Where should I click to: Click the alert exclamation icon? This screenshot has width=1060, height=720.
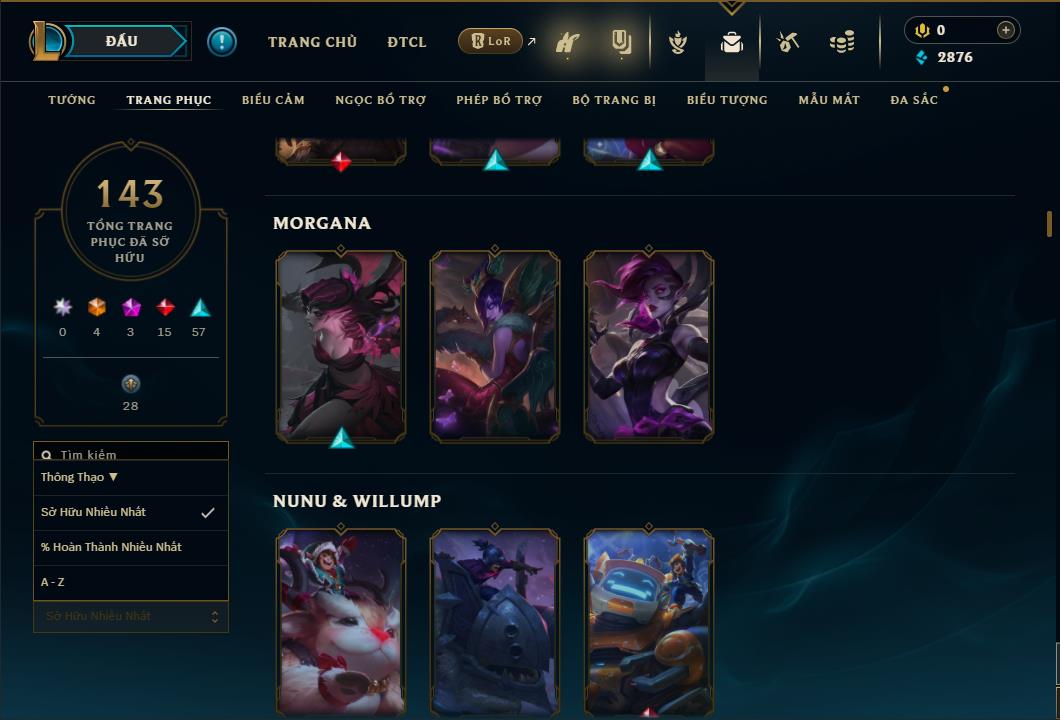[222, 42]
